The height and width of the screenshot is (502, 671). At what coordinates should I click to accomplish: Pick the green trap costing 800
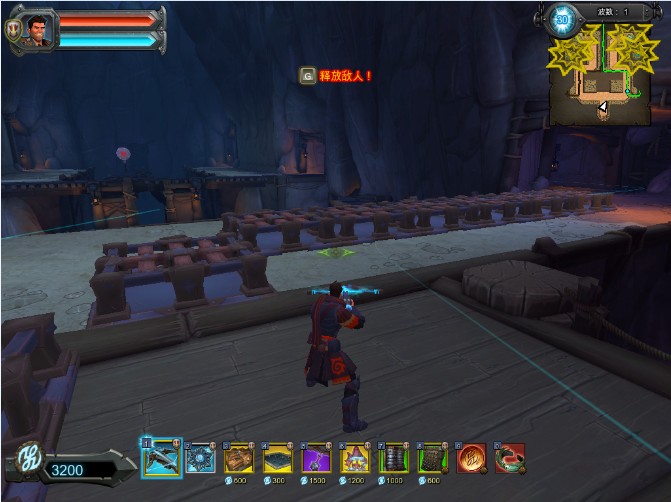433,458
